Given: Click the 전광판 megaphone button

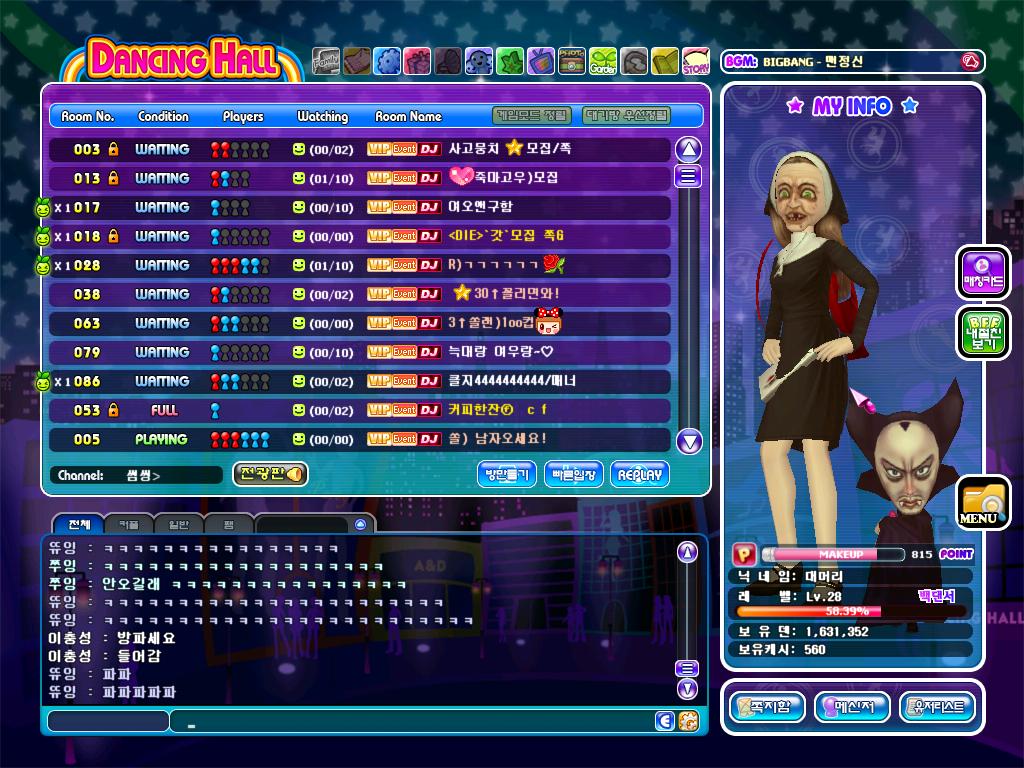Looking at the screenshot, I should [x=270, y=475].
